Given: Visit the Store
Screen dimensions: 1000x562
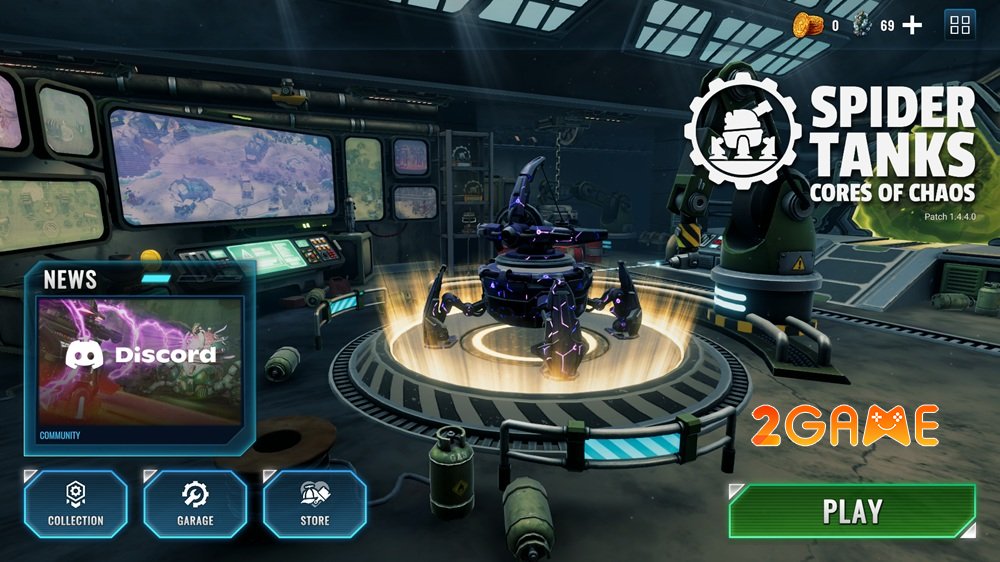Looking at the screenshot, I should 315,504.
